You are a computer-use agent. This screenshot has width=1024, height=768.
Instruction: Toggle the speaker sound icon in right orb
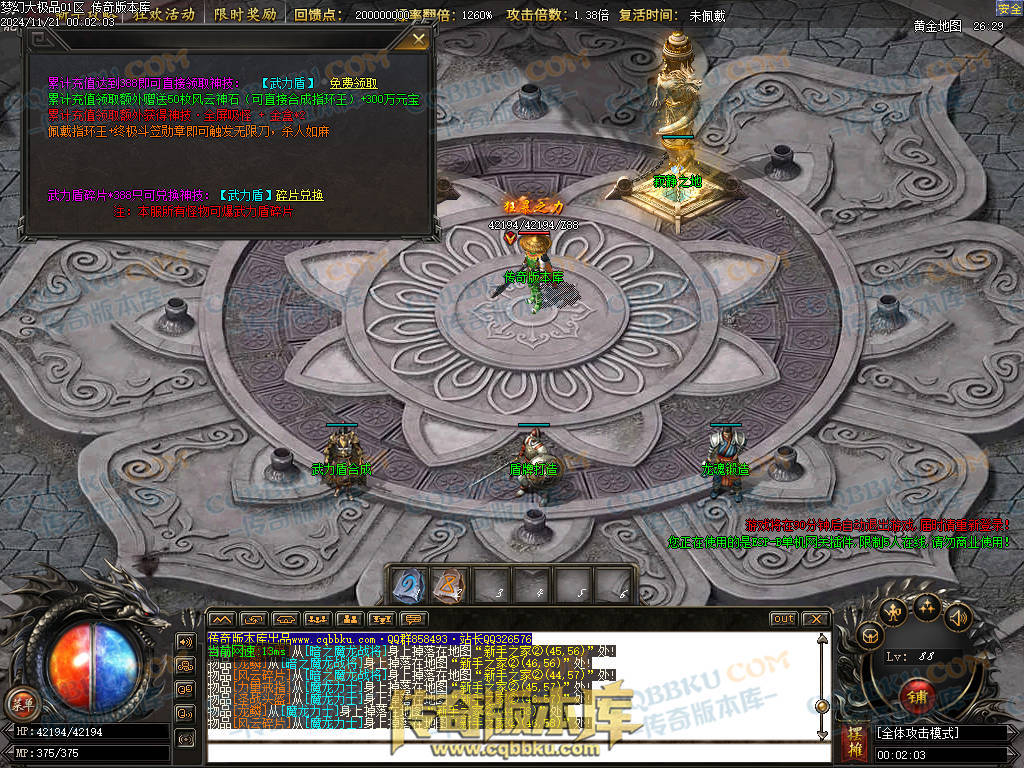pos(957,617)
